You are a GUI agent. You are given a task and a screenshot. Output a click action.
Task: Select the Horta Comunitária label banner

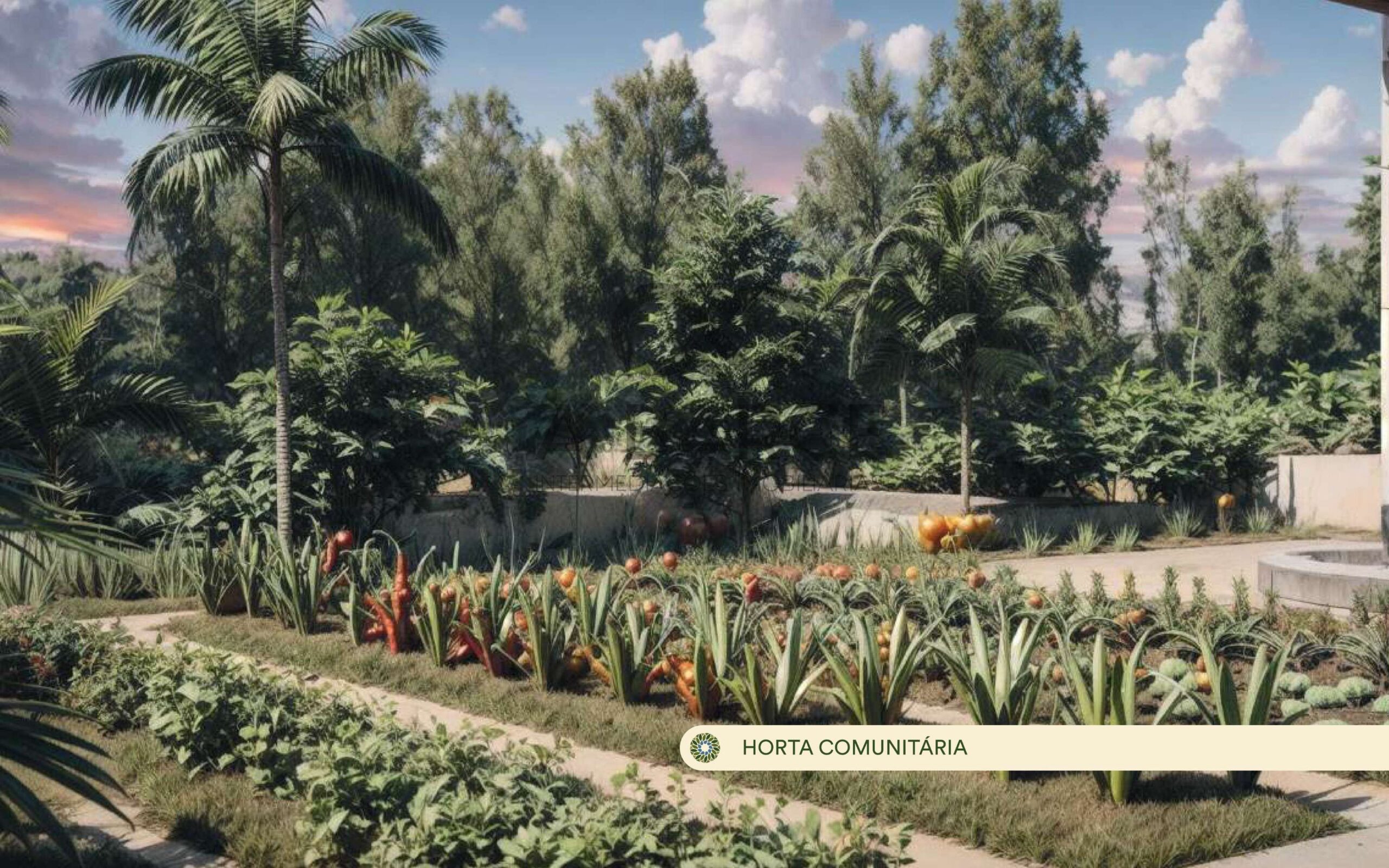pos(854,748)
